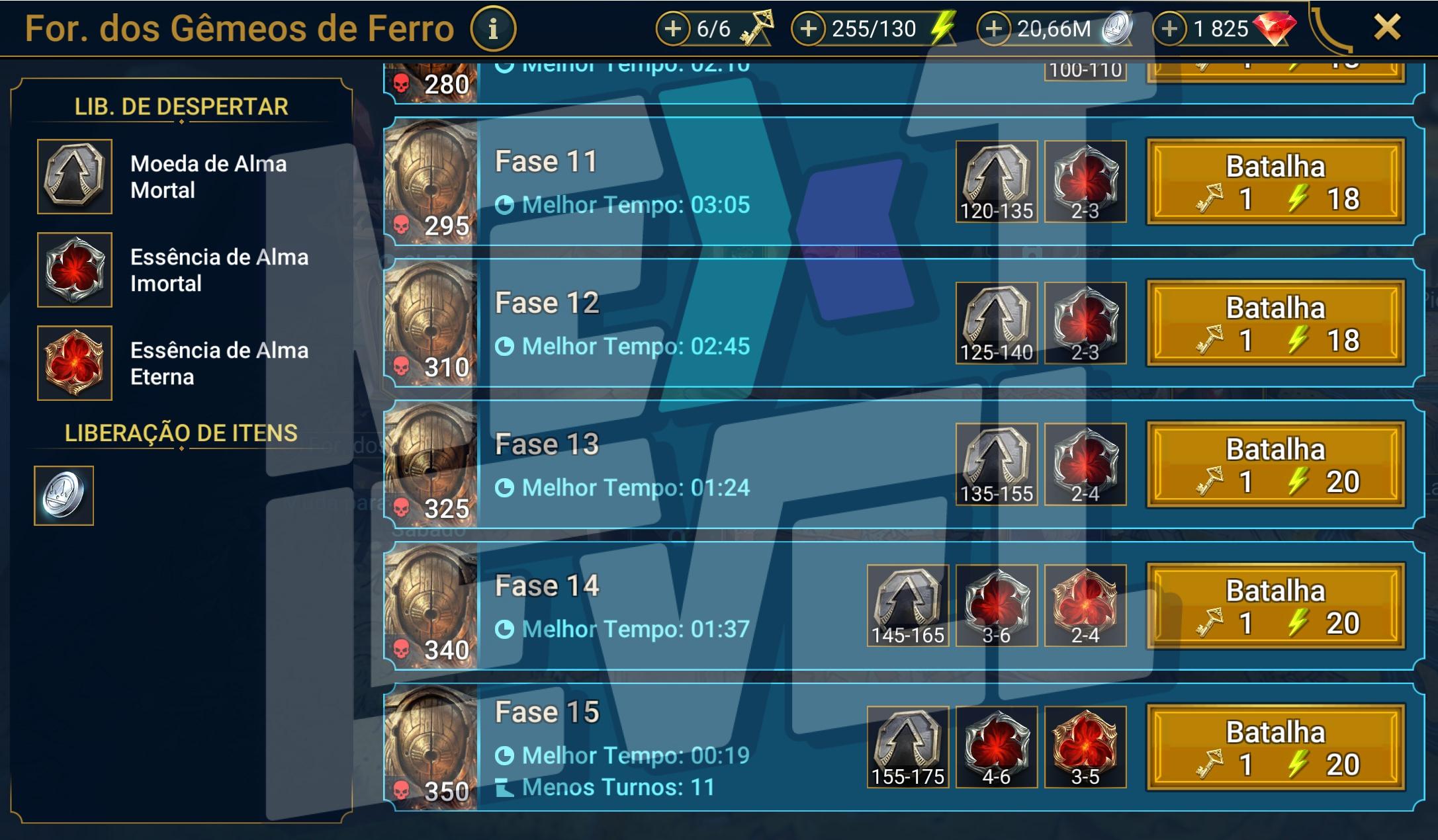Select the Fase 13 stage row
1438x840 pixels.
click(x=662, y=465)
